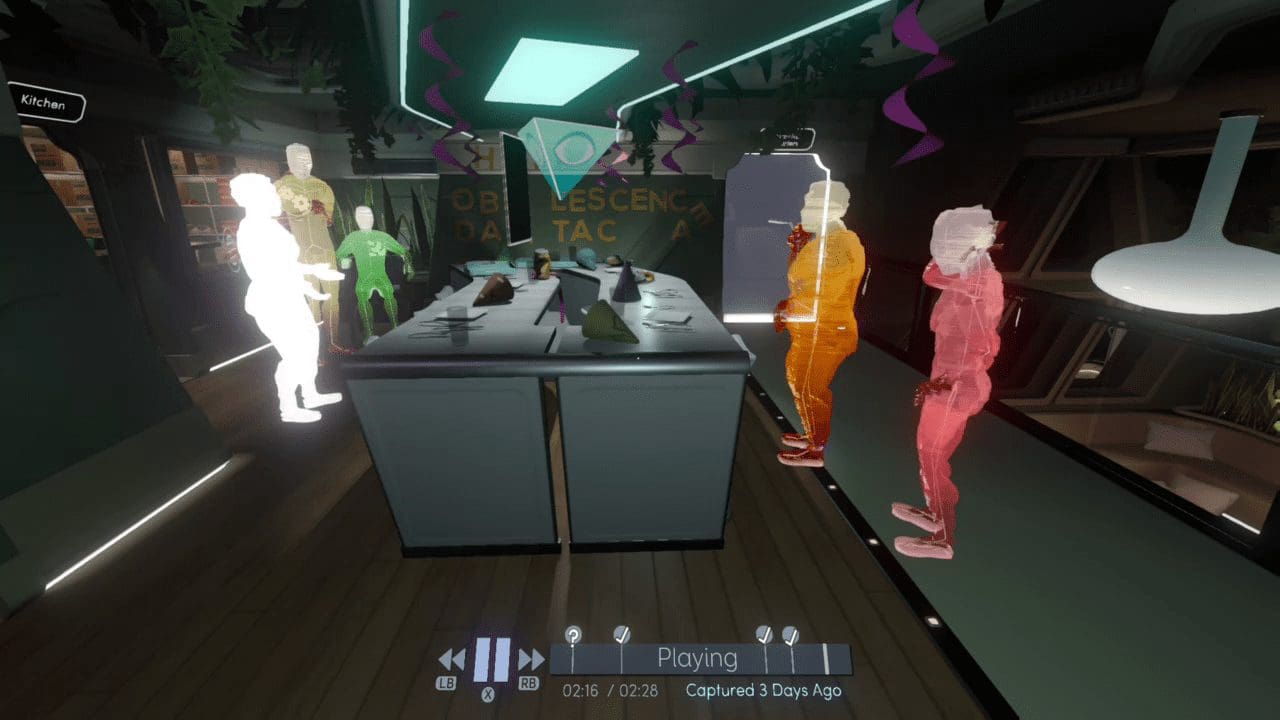Click the first checkmark marker on the timeline
The image size is (1280, 720).
620,632
